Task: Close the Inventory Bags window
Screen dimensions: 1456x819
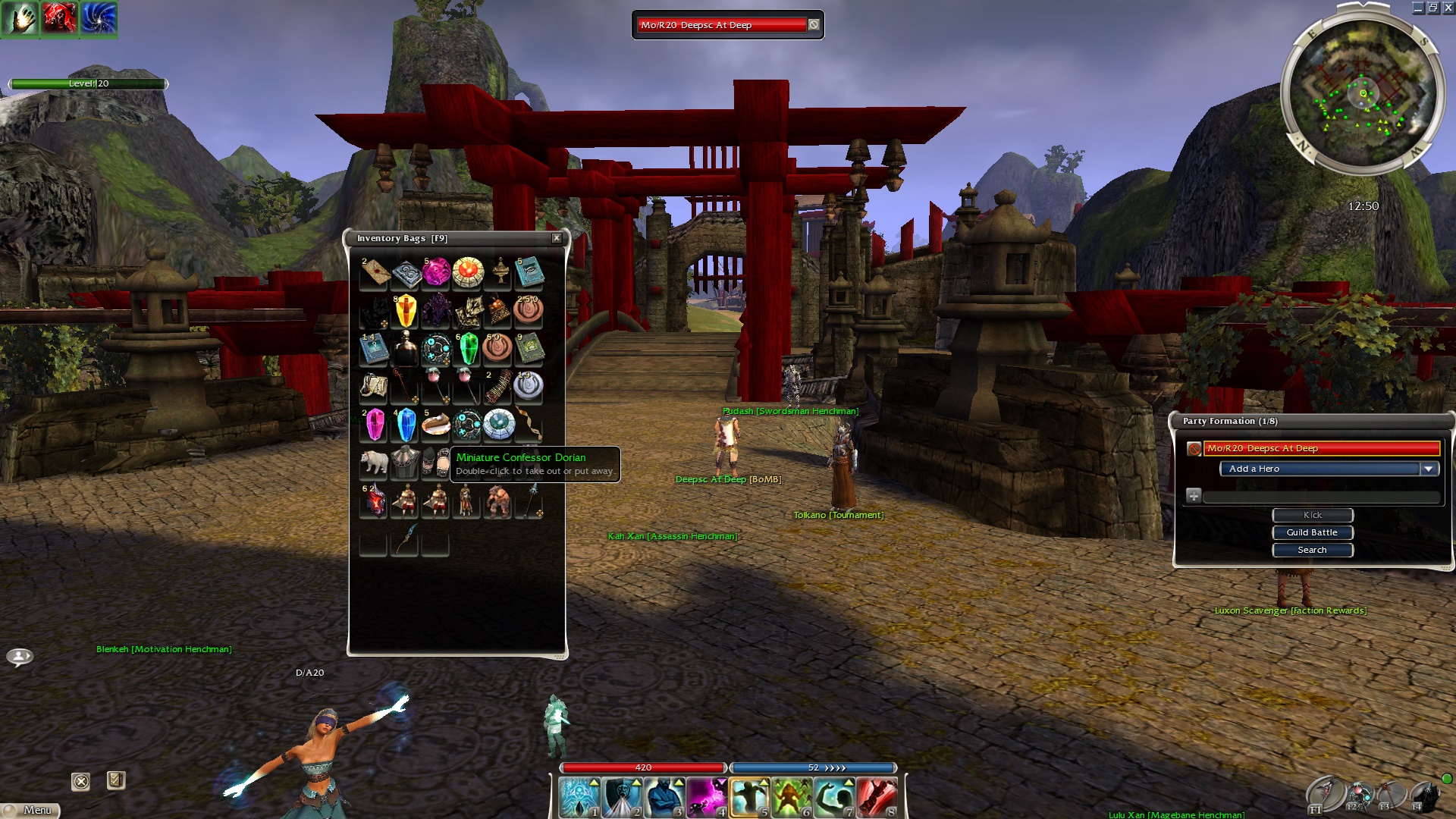Action: pos(557,238)
